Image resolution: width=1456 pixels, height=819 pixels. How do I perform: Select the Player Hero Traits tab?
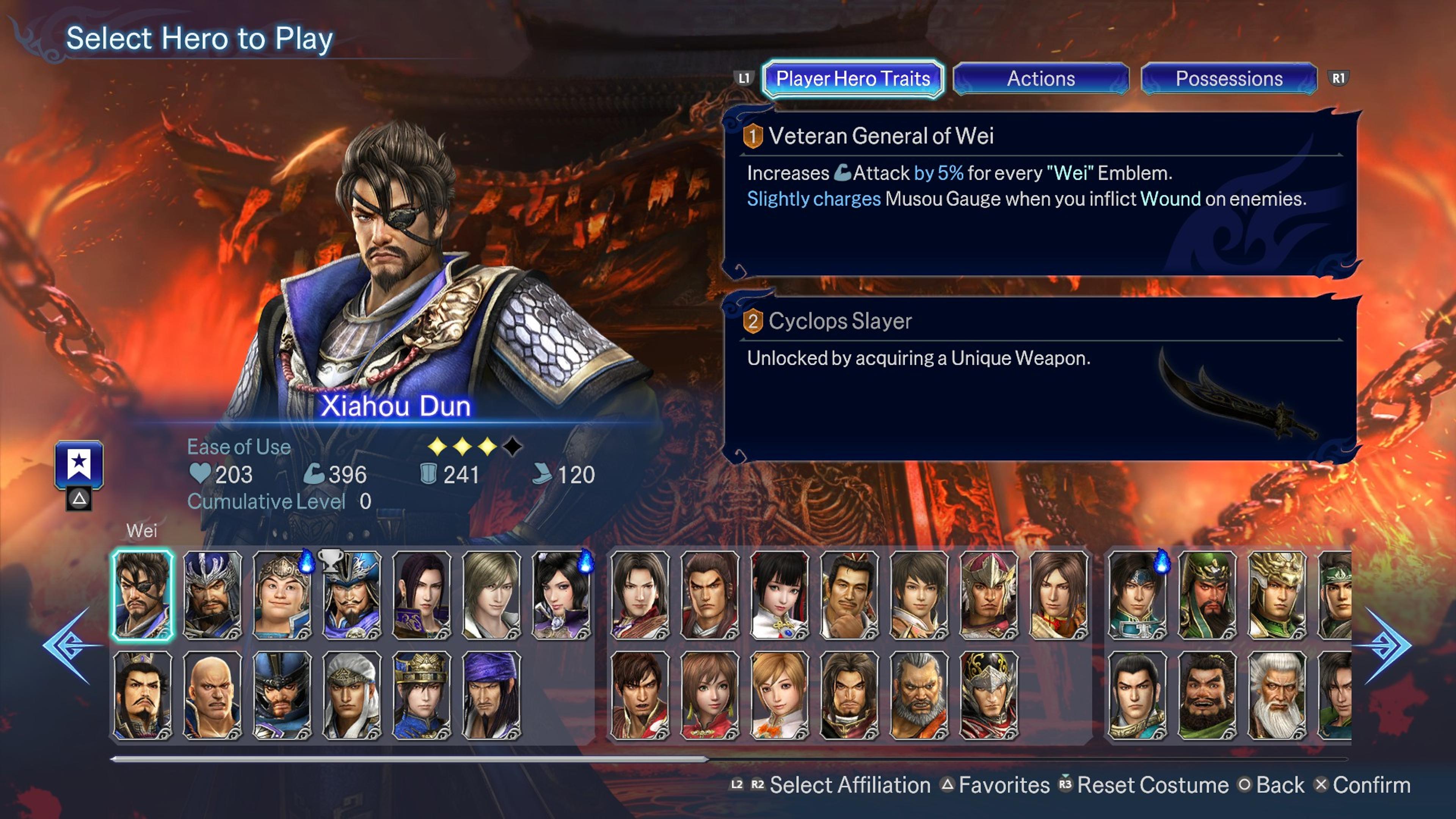(852, 78)
